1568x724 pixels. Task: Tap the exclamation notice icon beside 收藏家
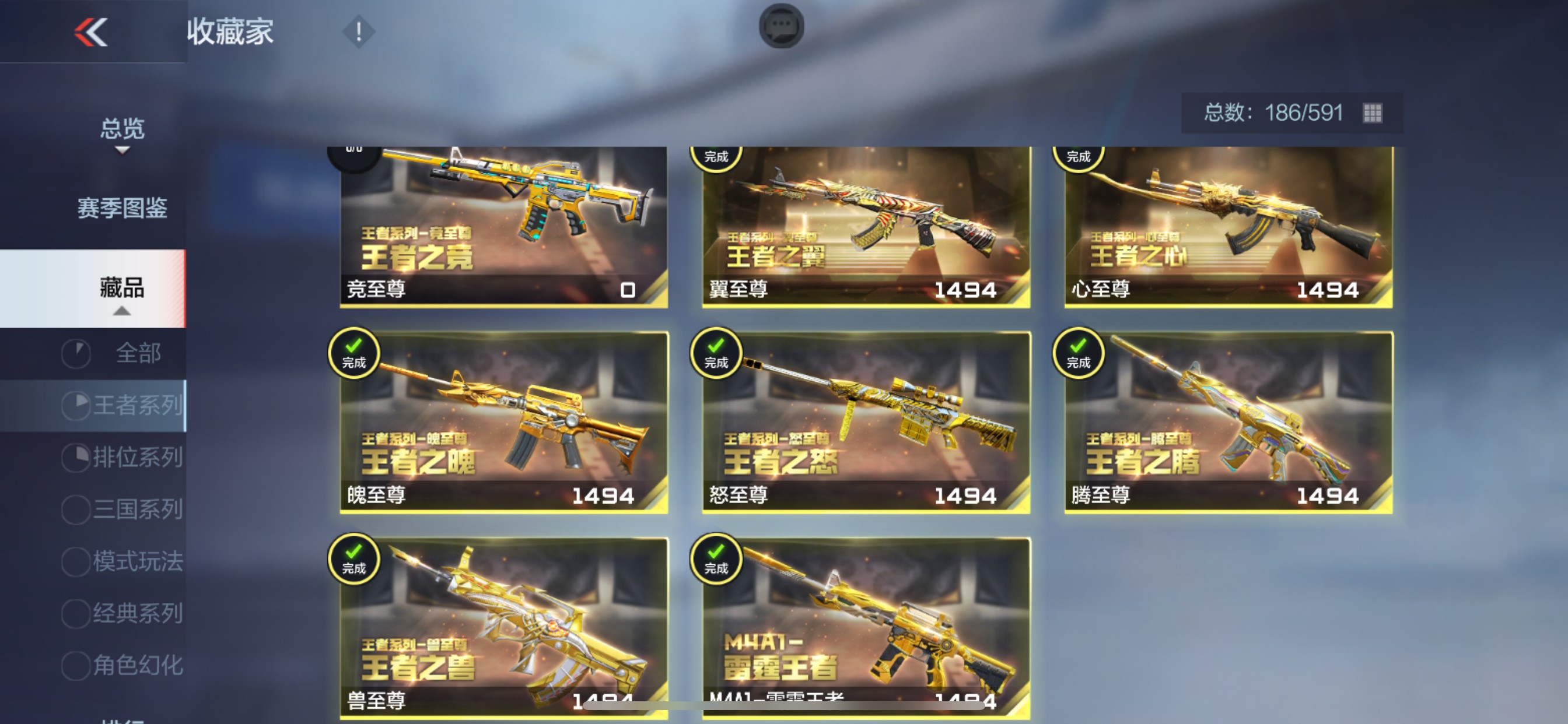358,31
